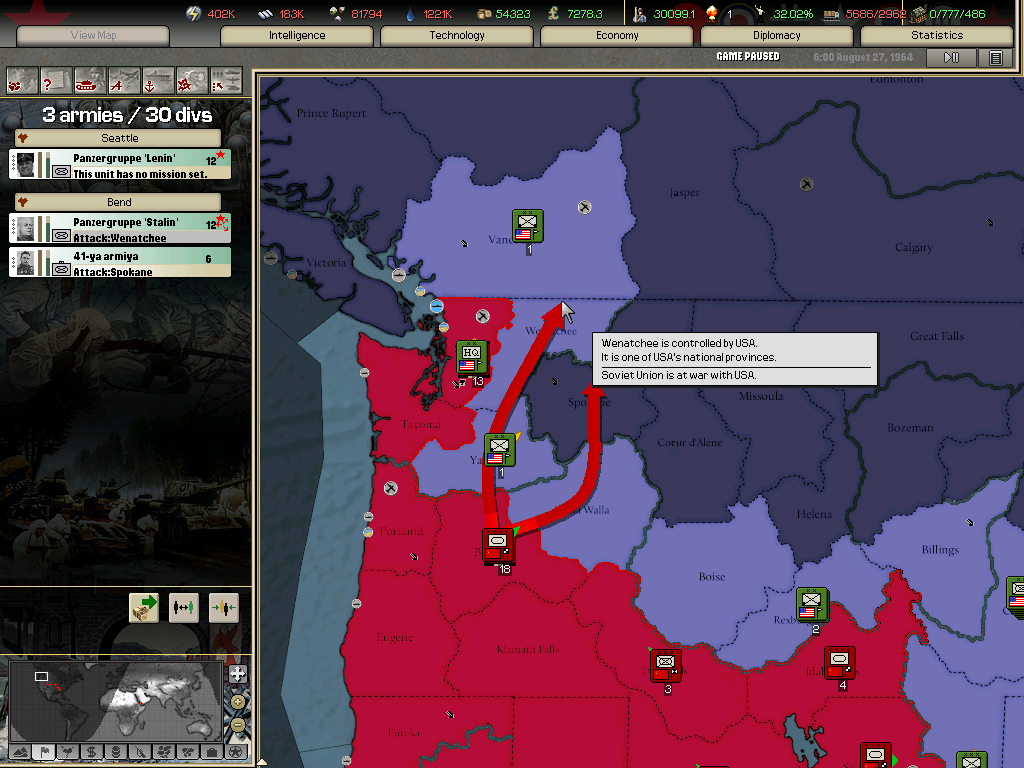Open the game menu list button
This screenshot has width=1024, height=768.
(995, 58)
